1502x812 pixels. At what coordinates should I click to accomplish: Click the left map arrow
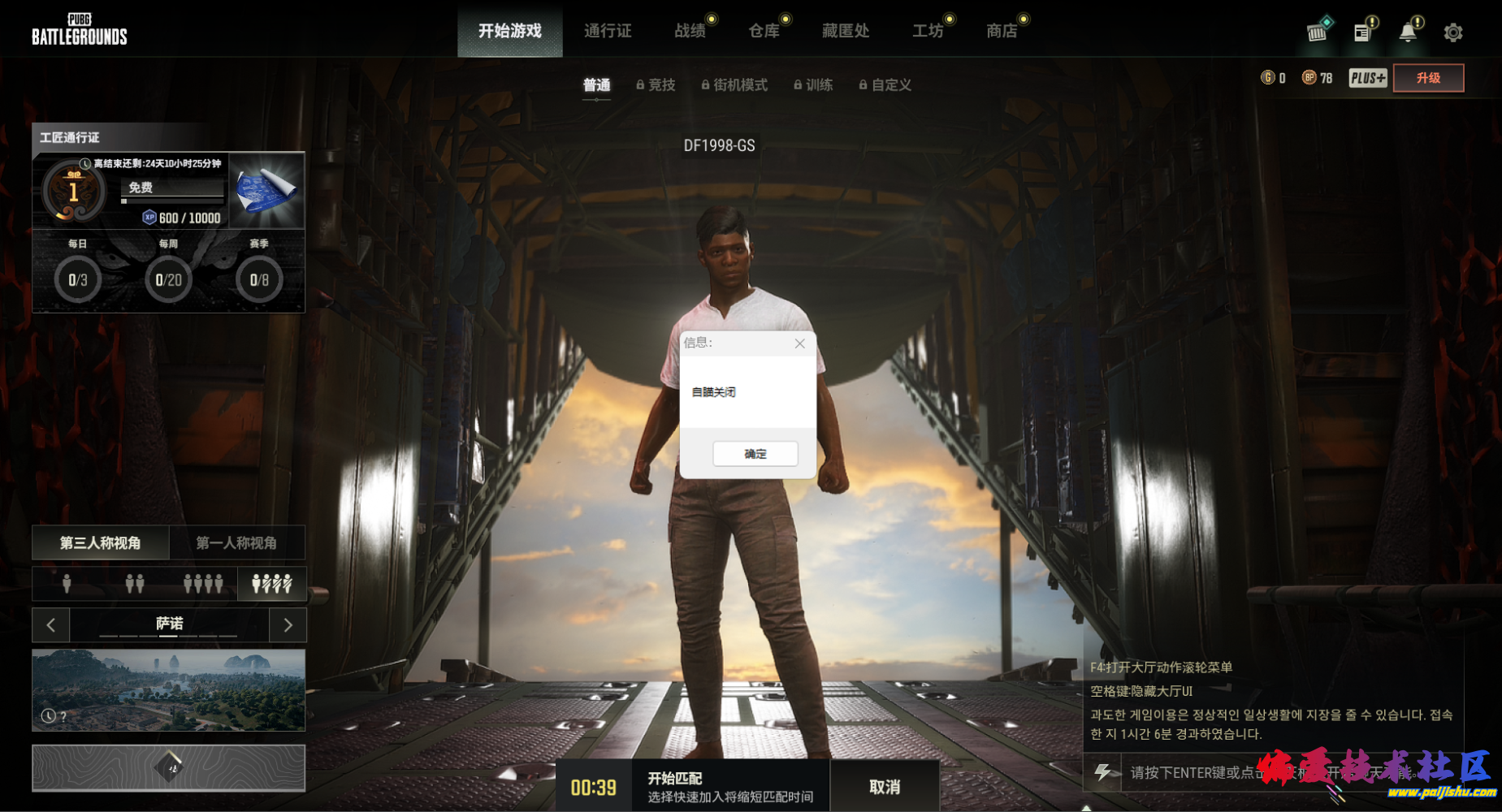pyautogui.click(x=50, y=624)
